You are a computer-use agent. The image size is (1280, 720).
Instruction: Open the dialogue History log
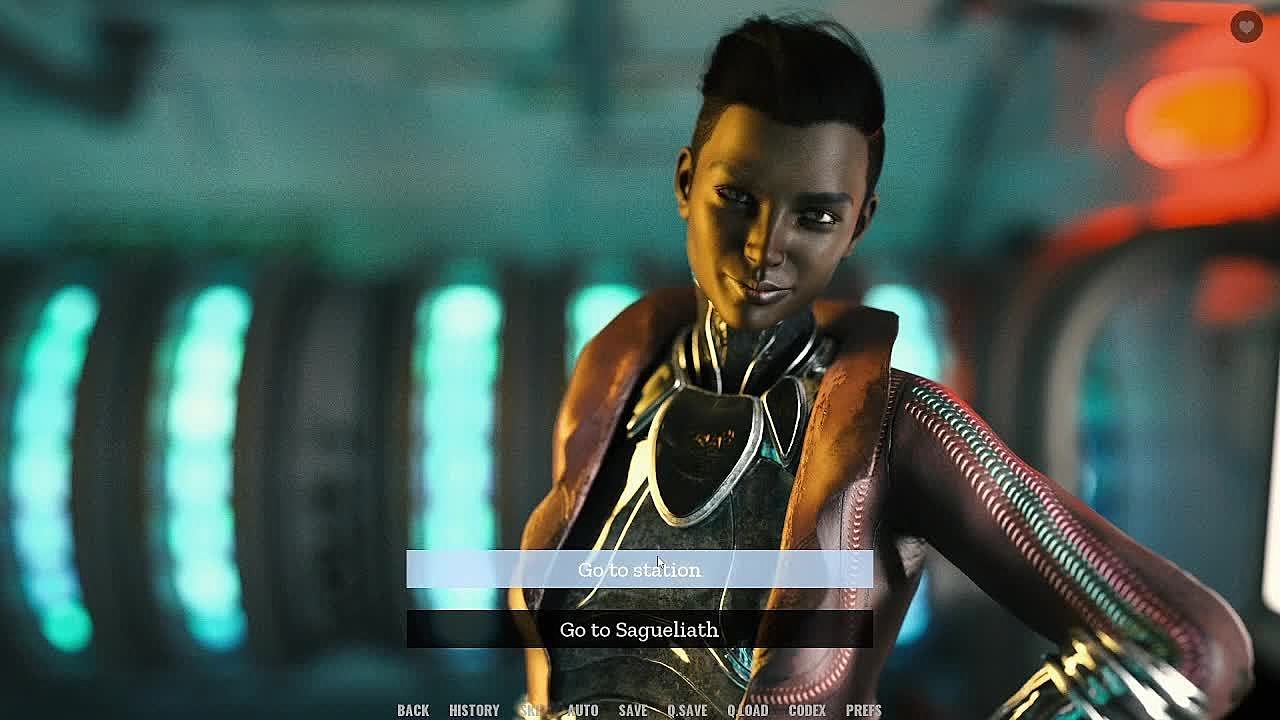pyautogui.click(x=474, y=710)
